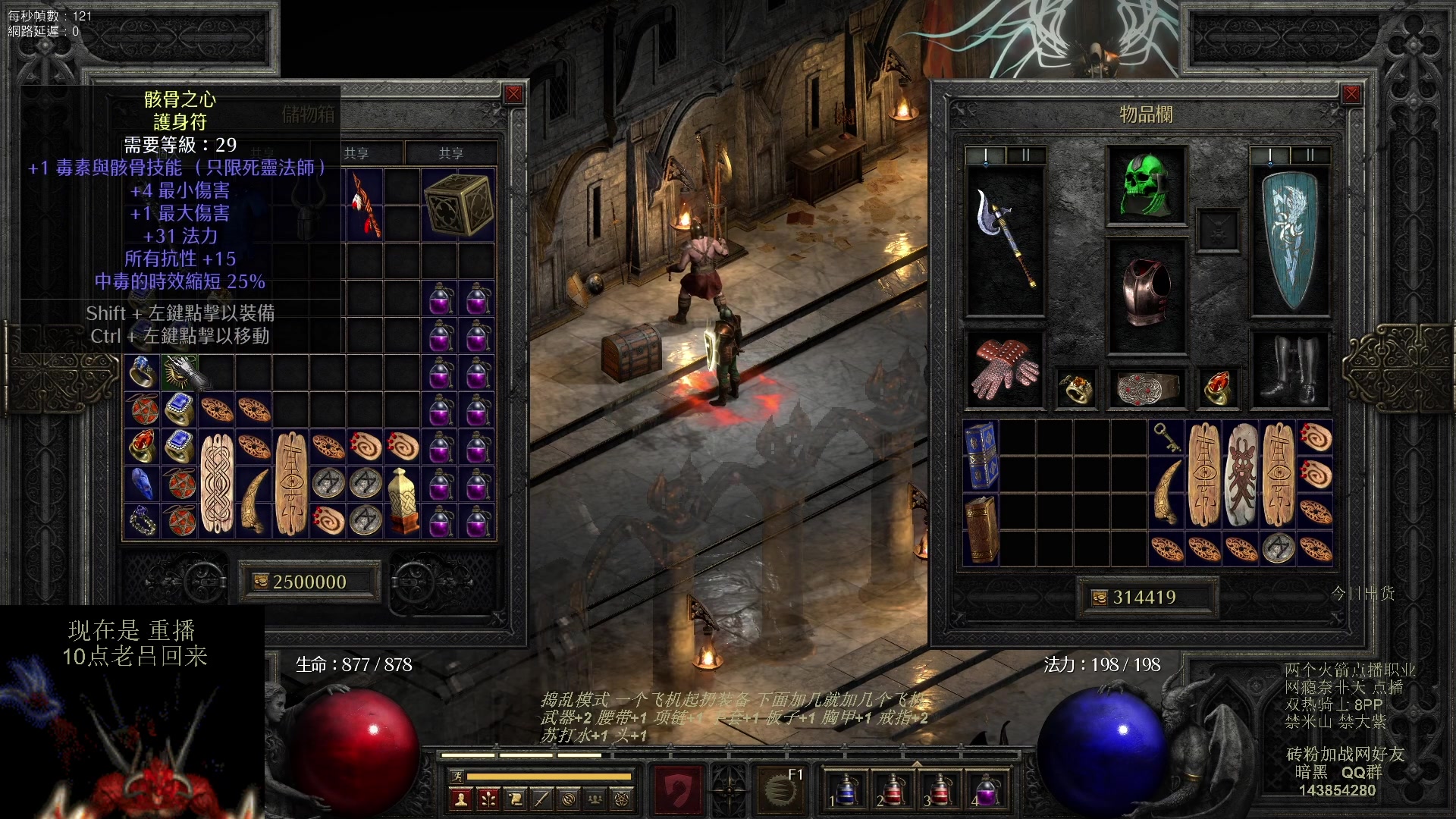Image resolution: width=1456 pixels, height=819 pixels.
Task: Select the equipped black boots
Action: click(x=1289, y=370)
